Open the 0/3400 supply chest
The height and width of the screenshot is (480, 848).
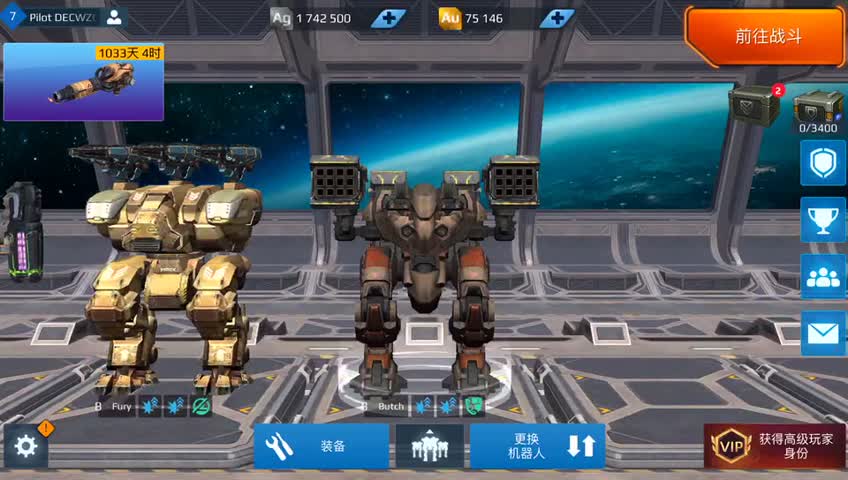tap(818, 112)
